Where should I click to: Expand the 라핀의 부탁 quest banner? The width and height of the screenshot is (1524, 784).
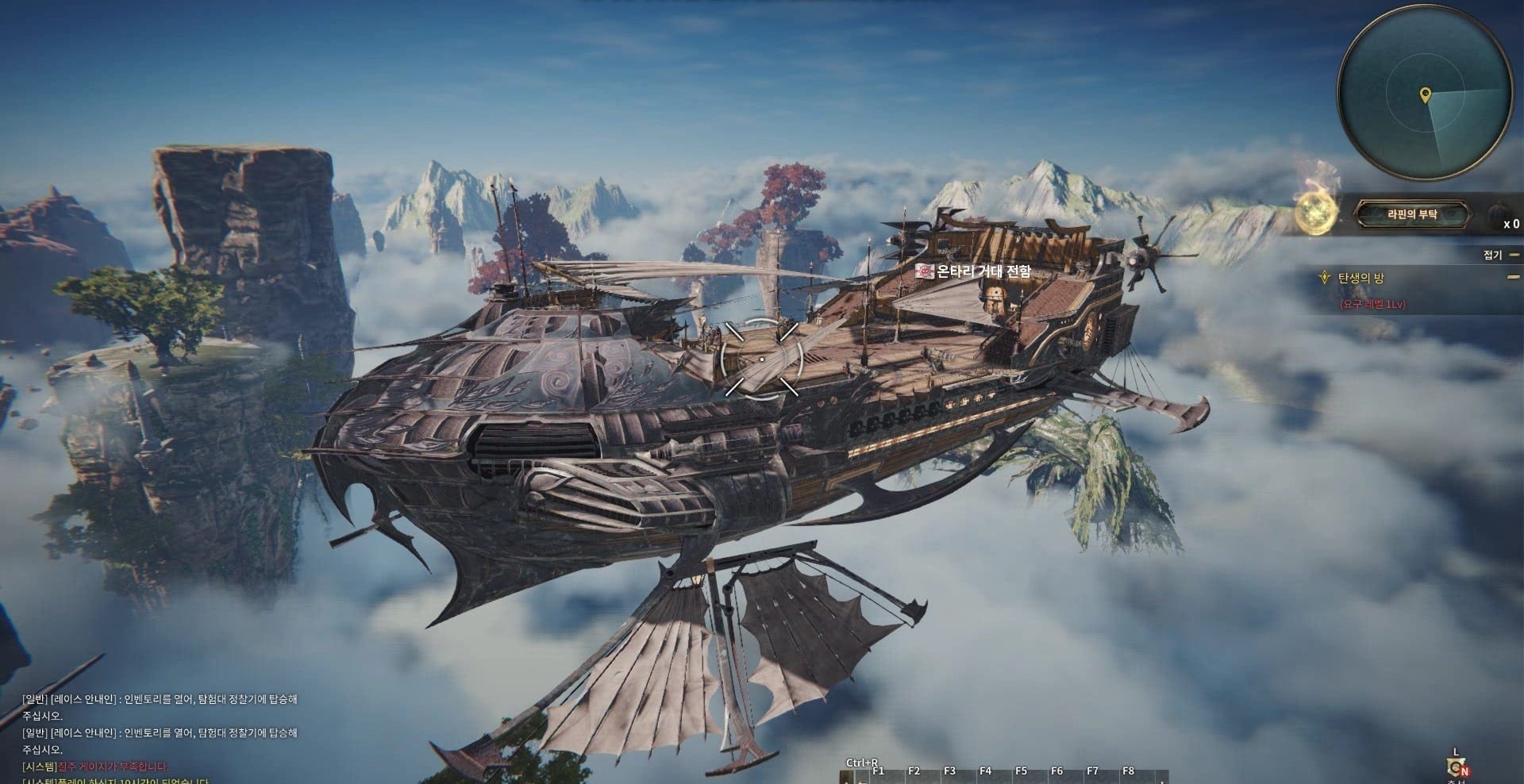(1413, 214)
